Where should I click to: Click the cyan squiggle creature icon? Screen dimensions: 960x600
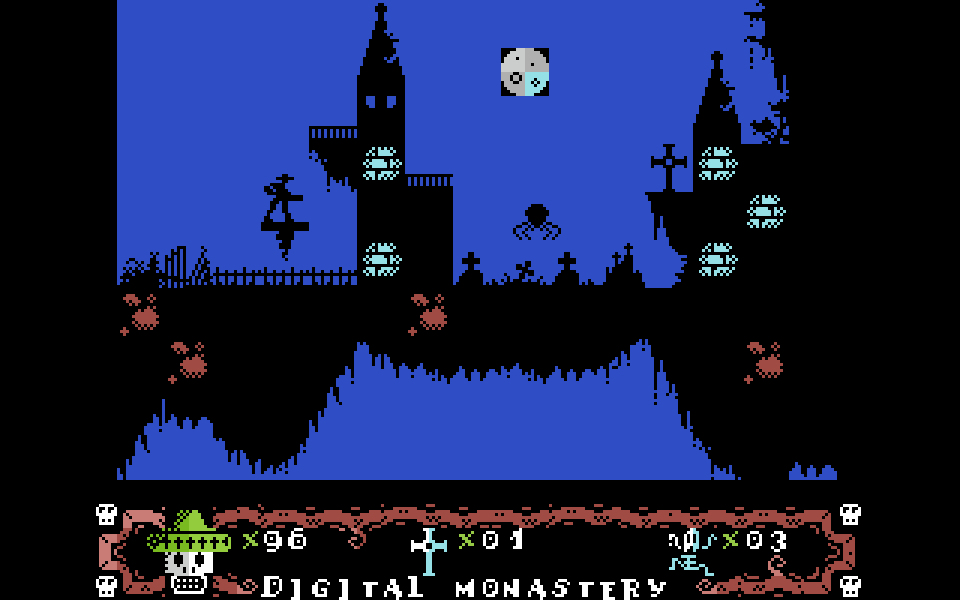click(x=691, y=552)
